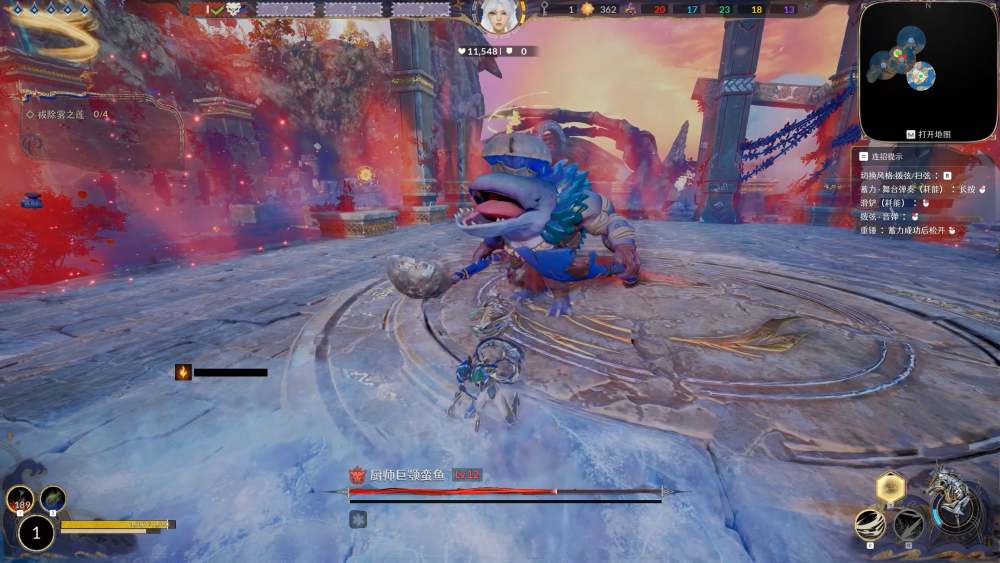Image resolution: width=1000 pixels, height=563 pixels.
Task: Use the claw slash ability icon
Action: (870, 524)
